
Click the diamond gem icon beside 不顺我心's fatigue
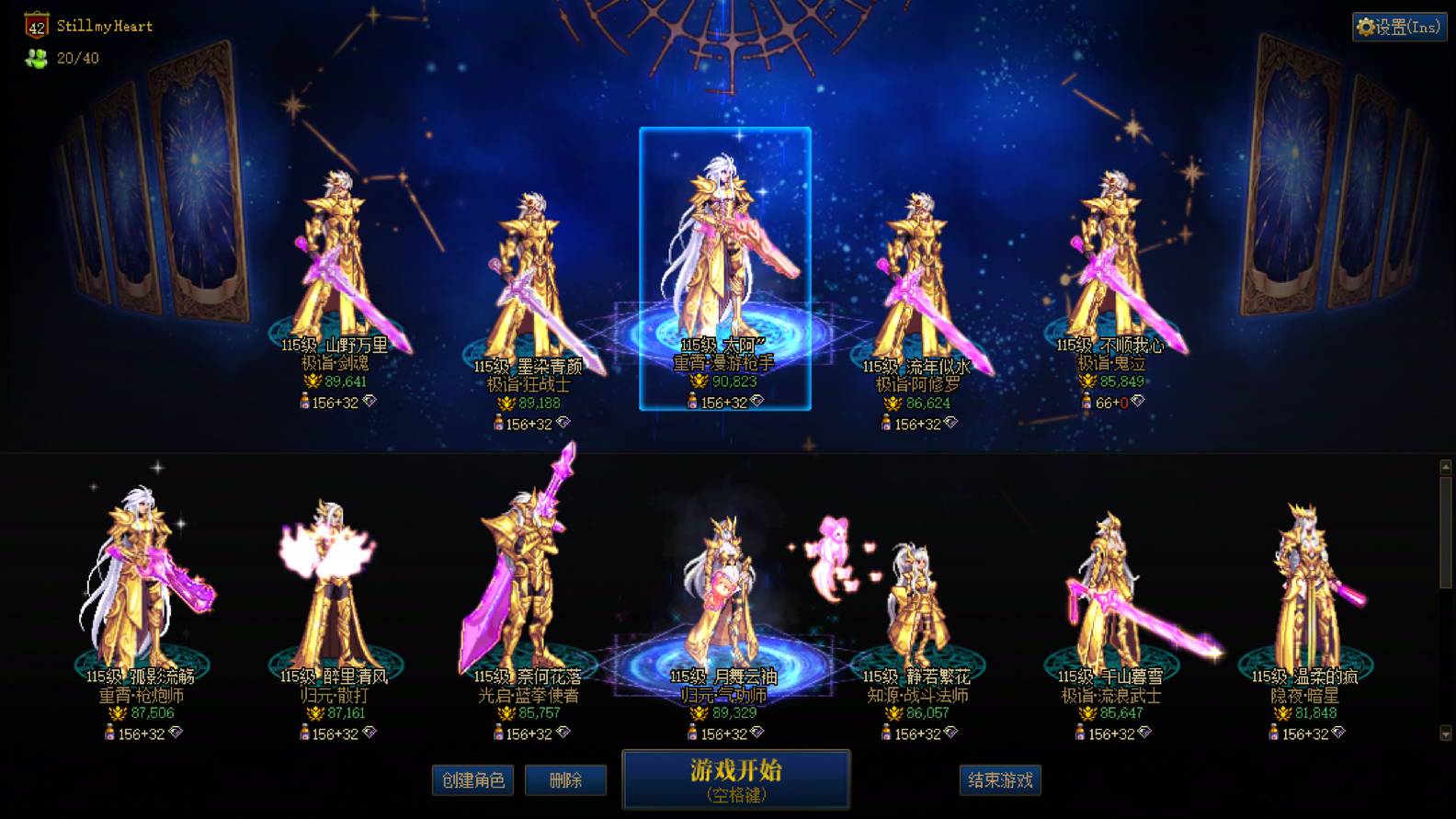coord(1138,402)
